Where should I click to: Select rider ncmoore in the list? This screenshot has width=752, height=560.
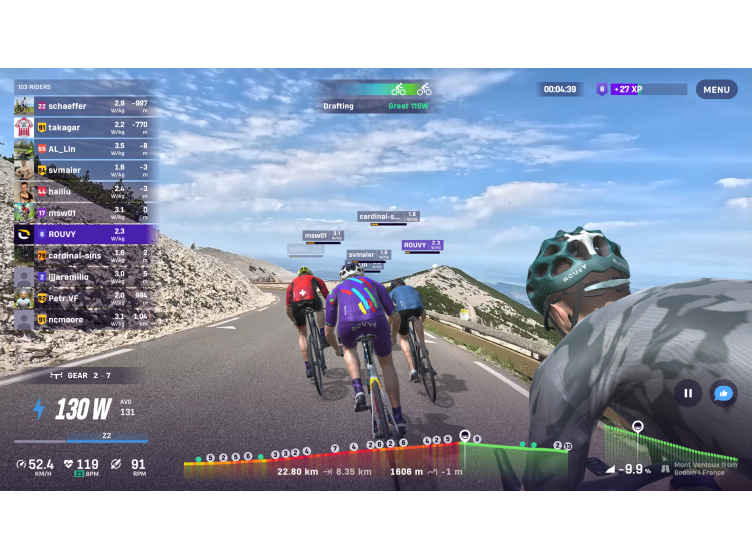(85, 319)
